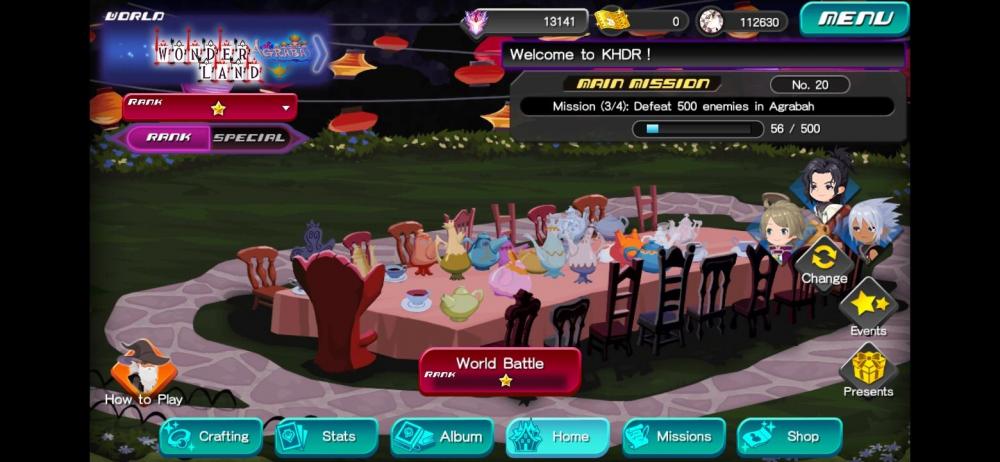The height and width of the screenshot is (462, 1000).
Task: Switch to the Special tab
Action: pyautogui.click(x=250, y=138)
